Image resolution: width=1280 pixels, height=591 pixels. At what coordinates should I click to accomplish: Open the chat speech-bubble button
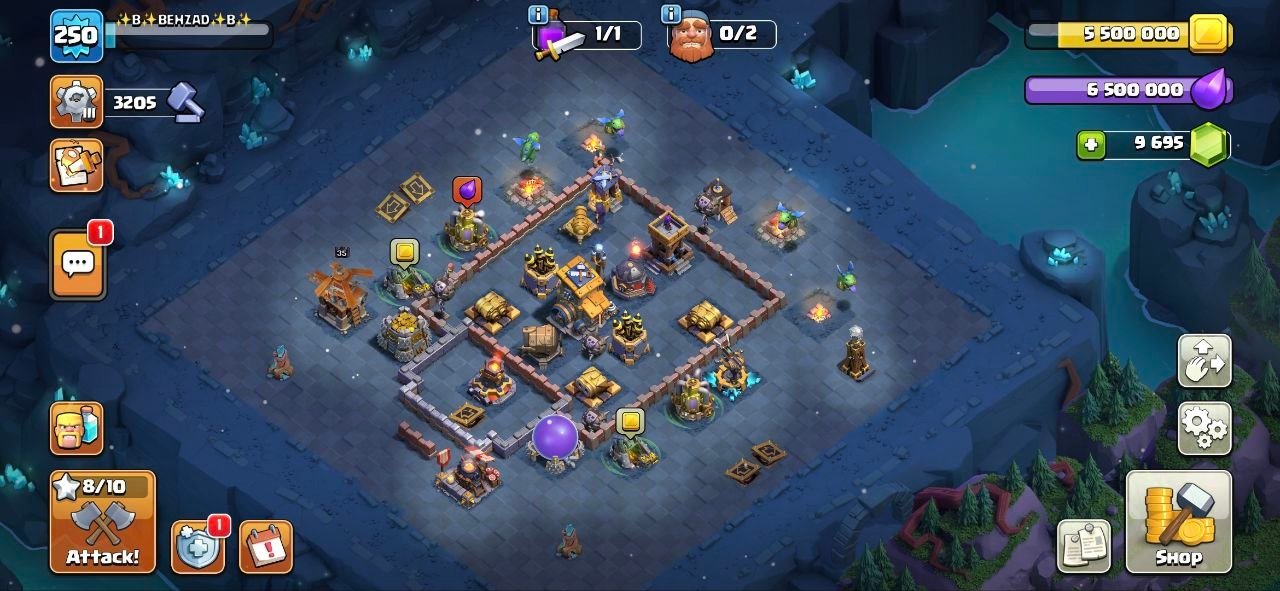tap(78, 264)
